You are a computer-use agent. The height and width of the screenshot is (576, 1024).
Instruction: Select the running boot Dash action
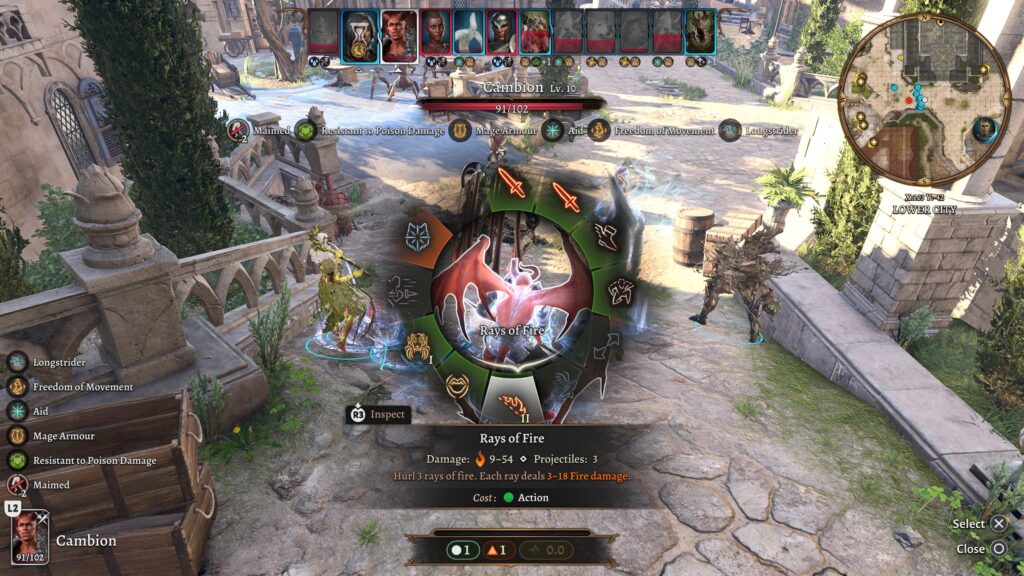[606, 235]
